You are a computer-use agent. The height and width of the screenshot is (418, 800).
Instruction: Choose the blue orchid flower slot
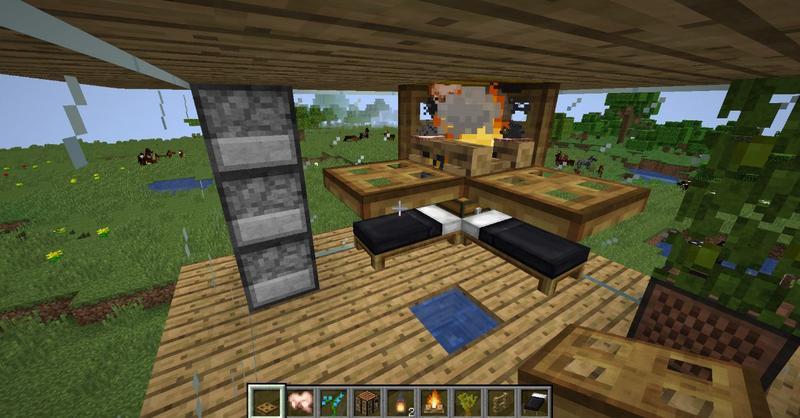click(333, 401)
